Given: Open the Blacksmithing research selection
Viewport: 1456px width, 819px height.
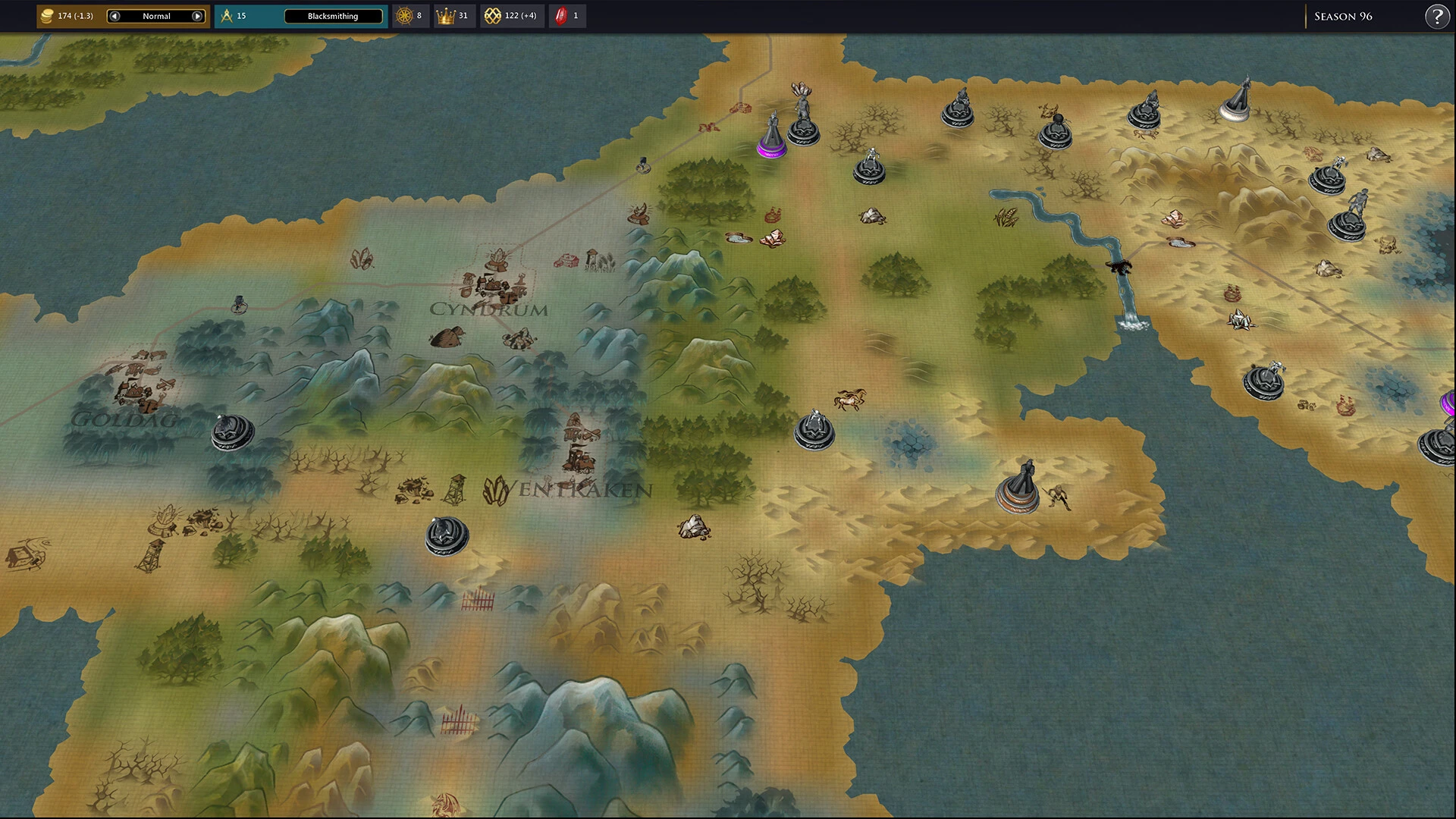Looking at the screenshot, I should [333, 16].
